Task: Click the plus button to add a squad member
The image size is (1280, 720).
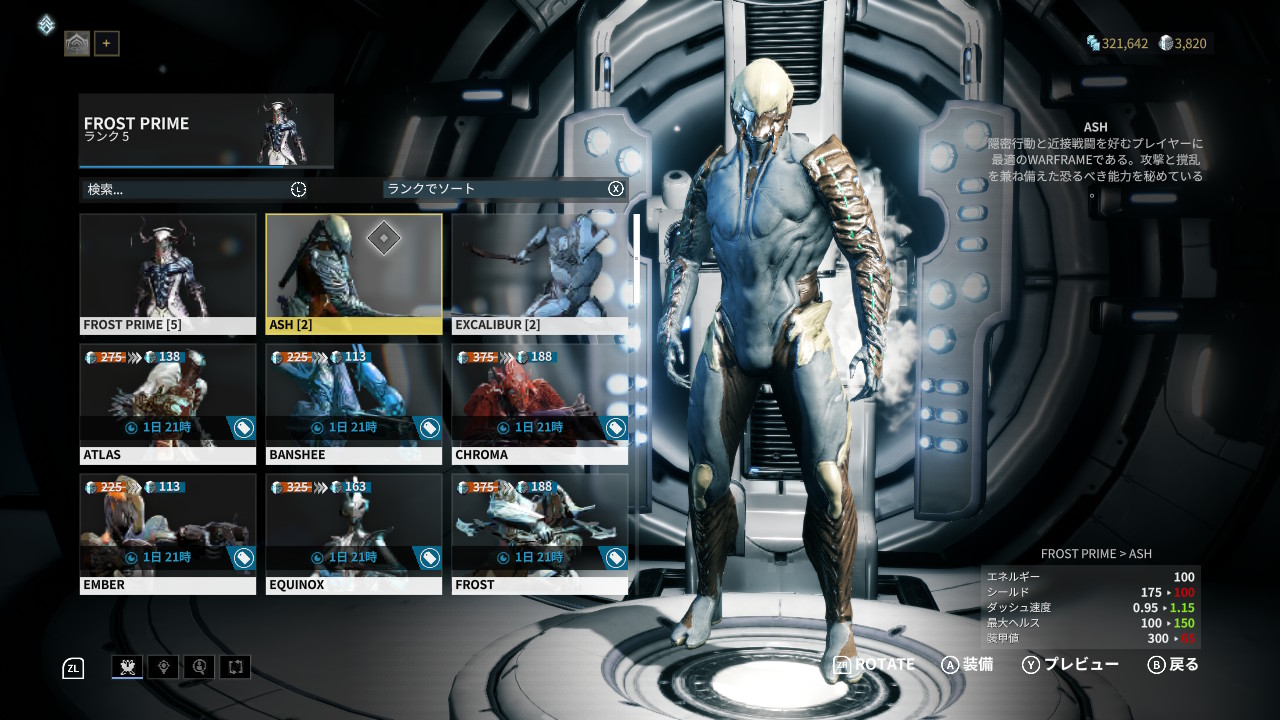Action: coord(107,43)
